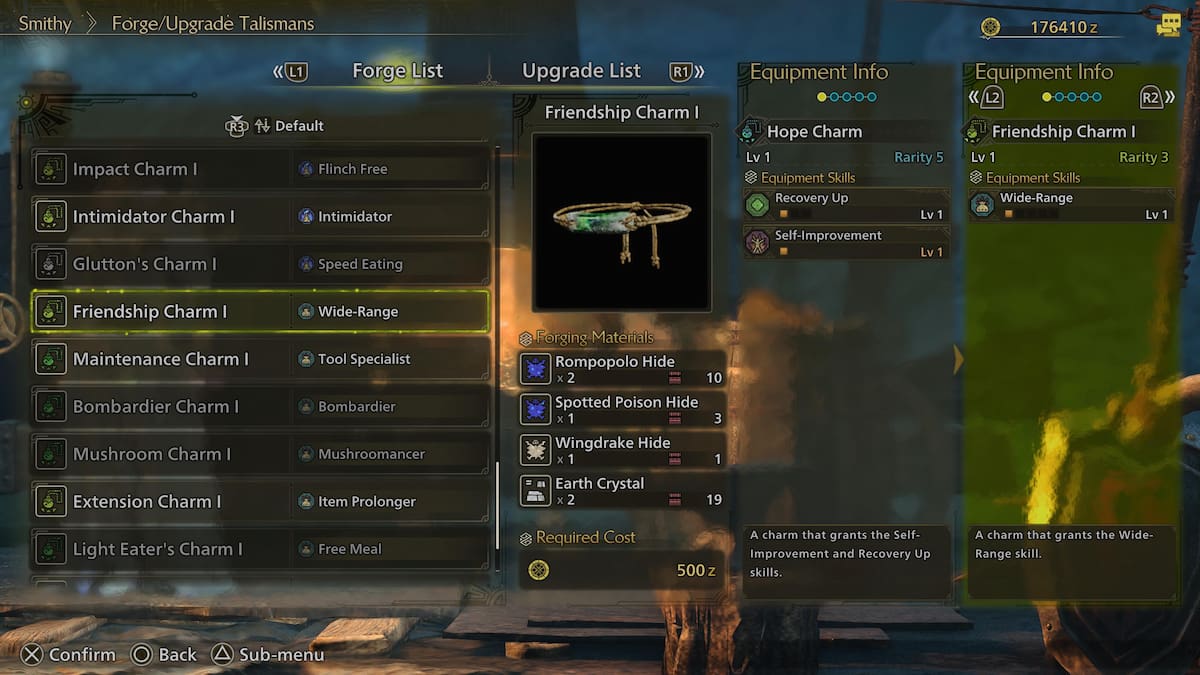This screenshot has height=675, width=1200.
Task: Inspect the Recovery Up skill entry
Action: click(846, 205)
